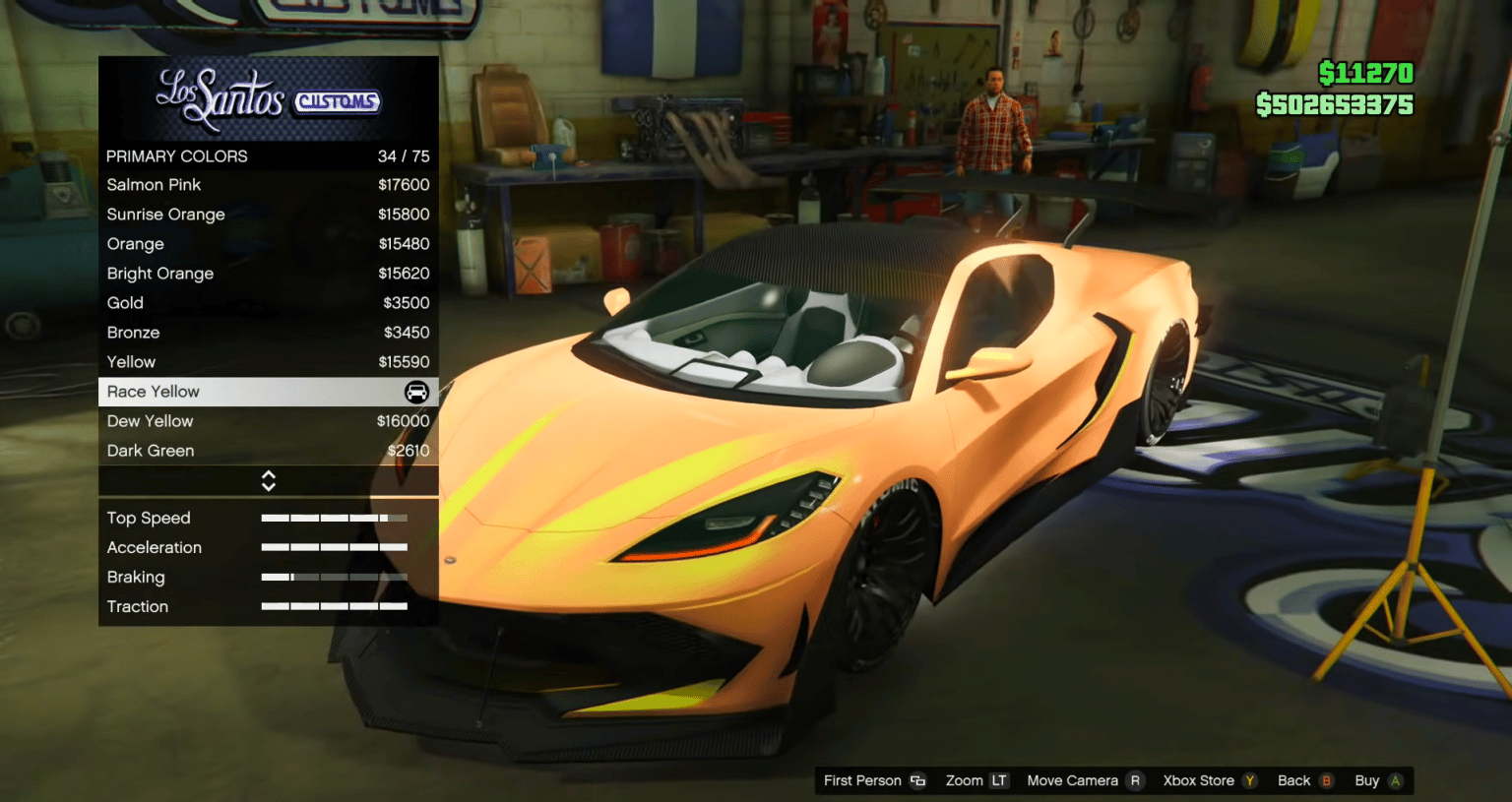Click the car icon beside Race Yellow
The height and width of the screenshot is (802, 1512).
click(416, 392)
